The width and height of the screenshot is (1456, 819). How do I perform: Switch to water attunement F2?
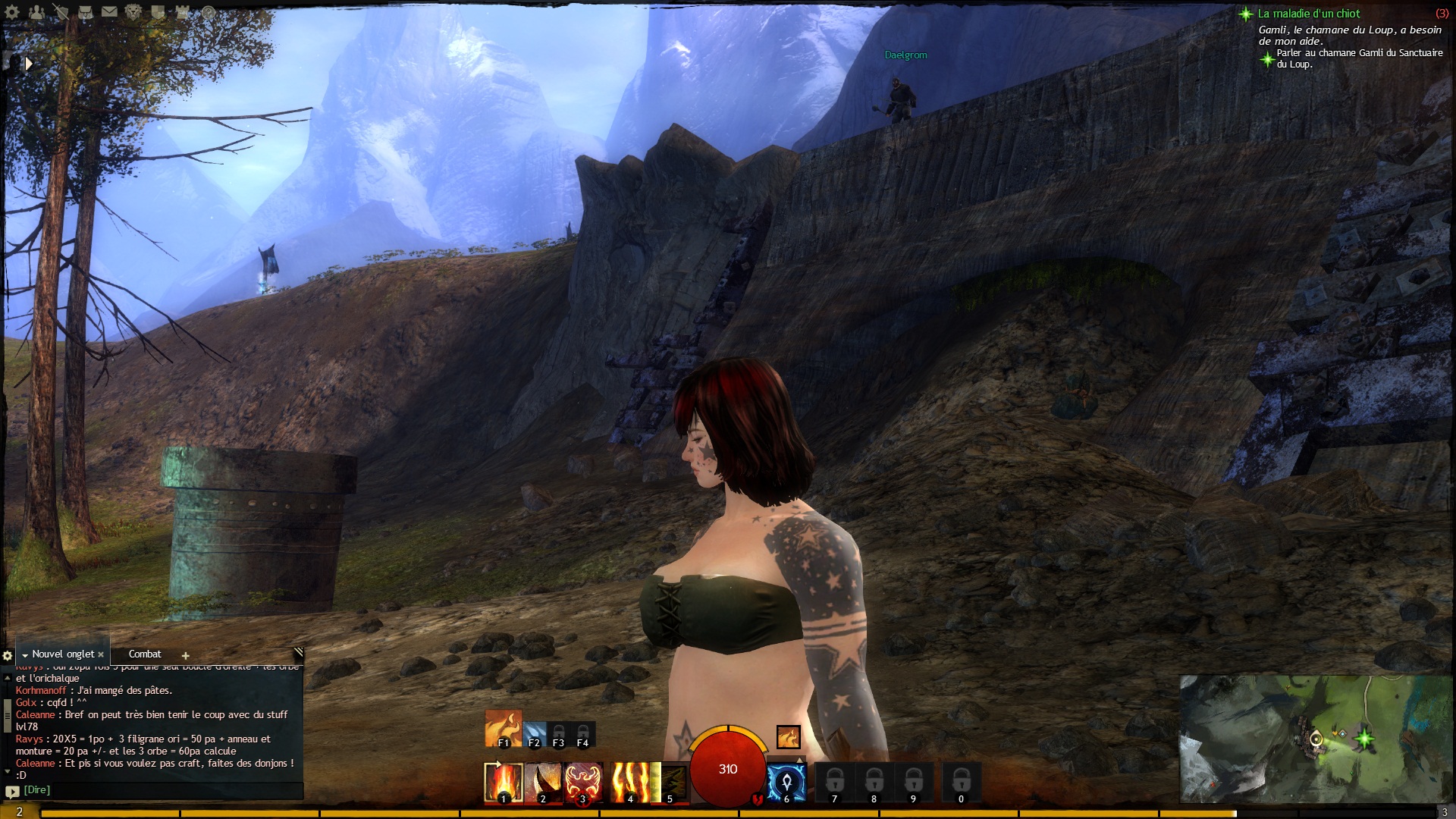pyautogui.click(x=534, y=734)
